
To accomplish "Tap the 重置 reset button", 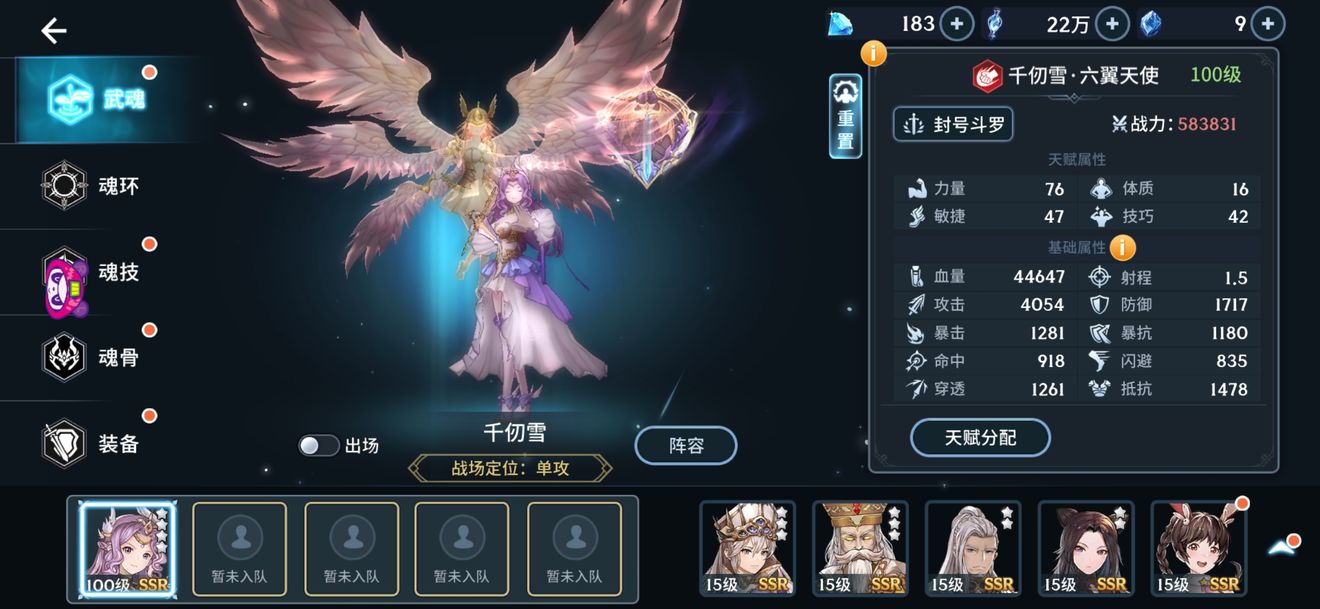I will [x=846, y=117].
